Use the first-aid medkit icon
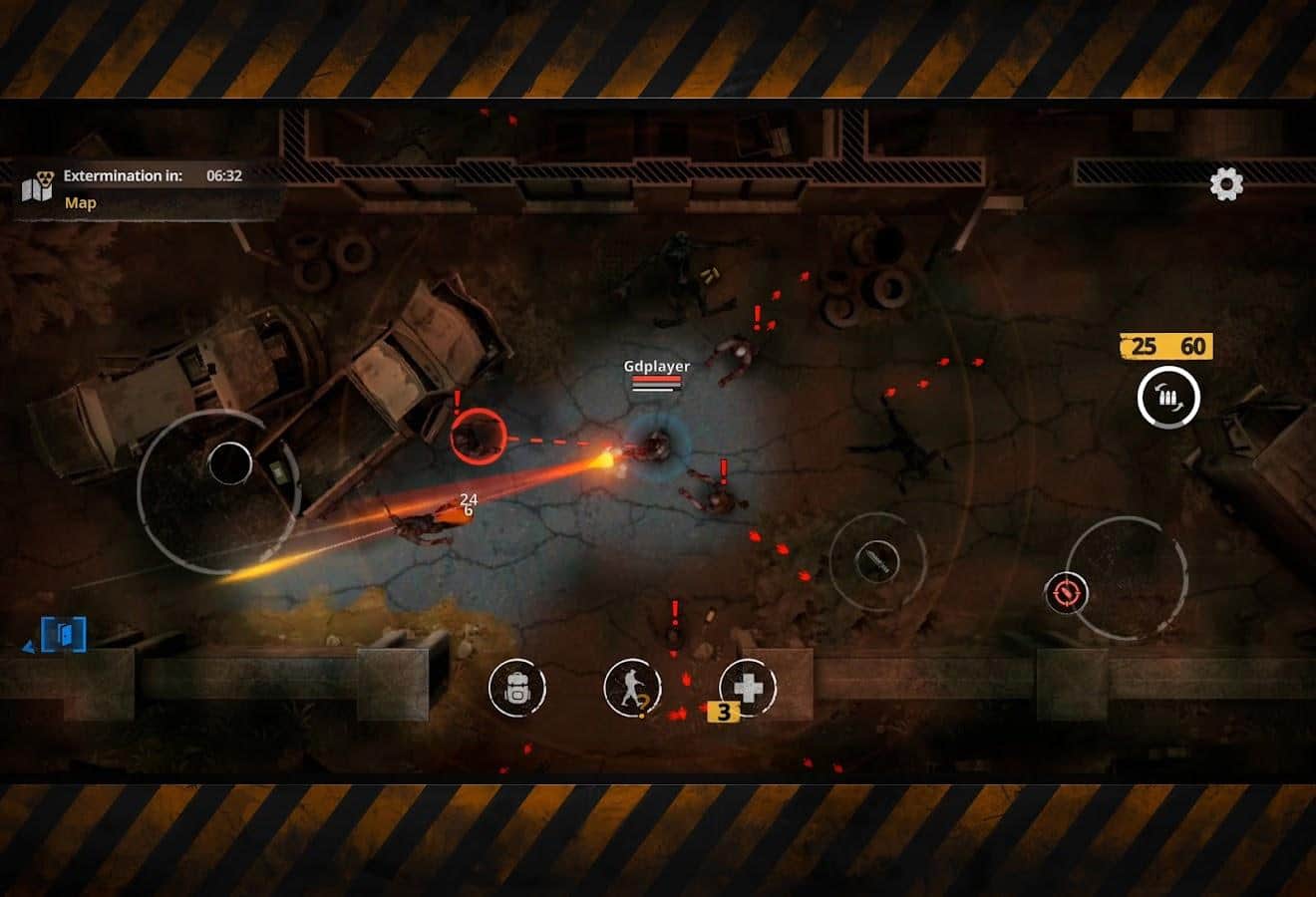Screen dimensions: 1316x897 pos(748,689)
